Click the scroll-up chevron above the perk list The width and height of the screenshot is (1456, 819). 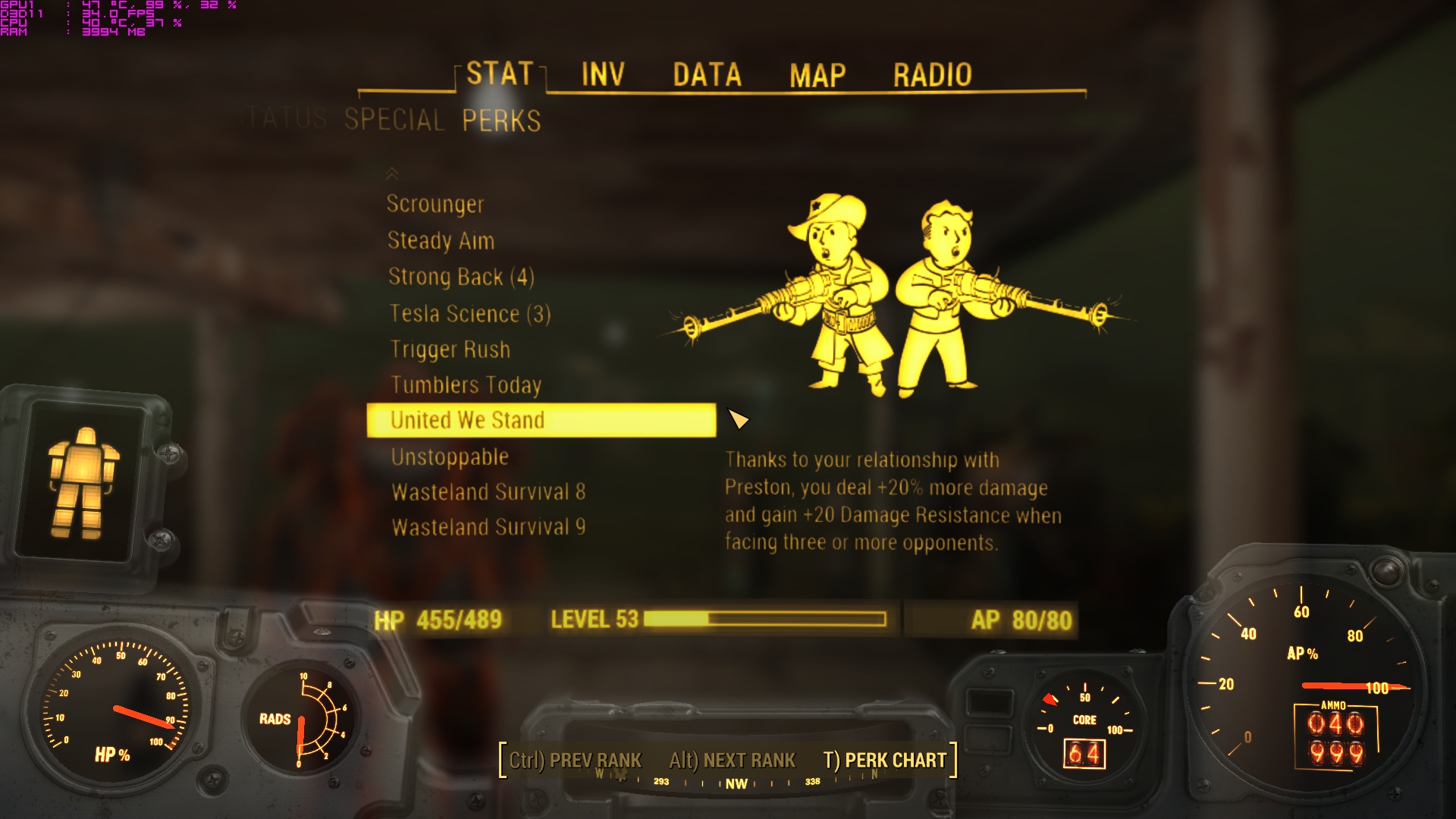pyautogui.click(x=393, y=174)
